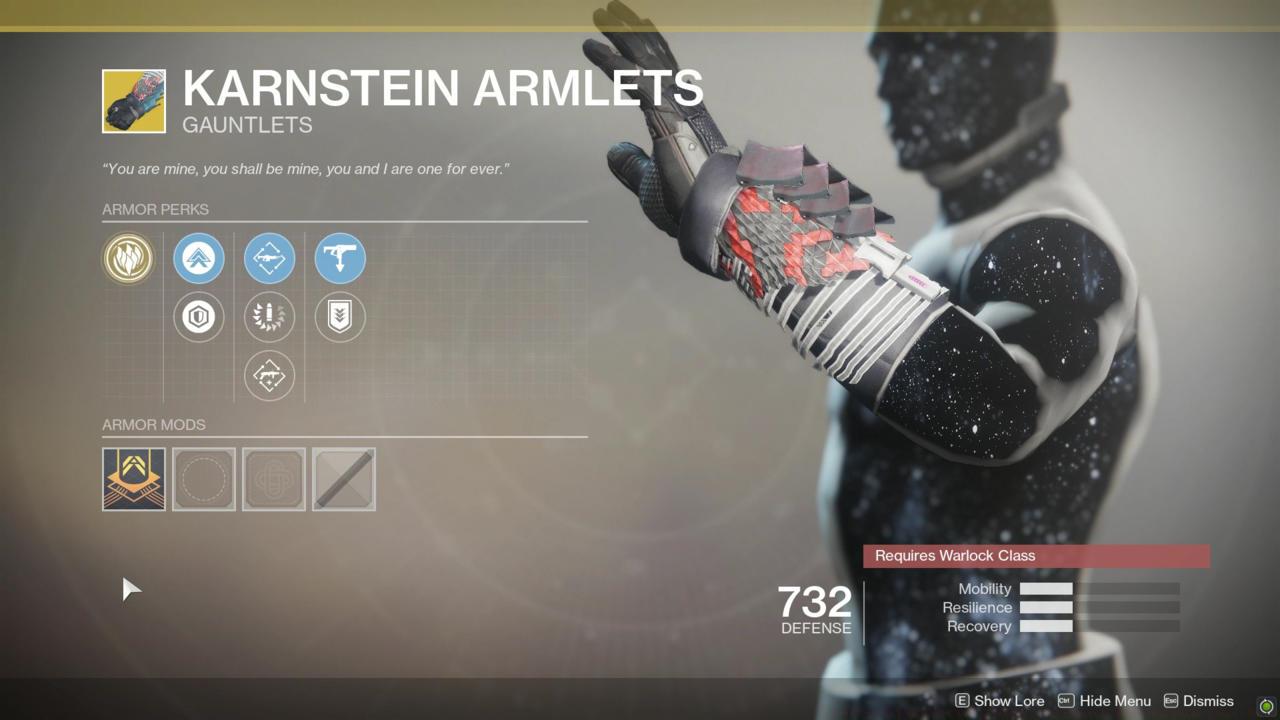Open the equipped orange chevron armor mod
Viewport: 1280px width, 720px height.
coord(134,479)
